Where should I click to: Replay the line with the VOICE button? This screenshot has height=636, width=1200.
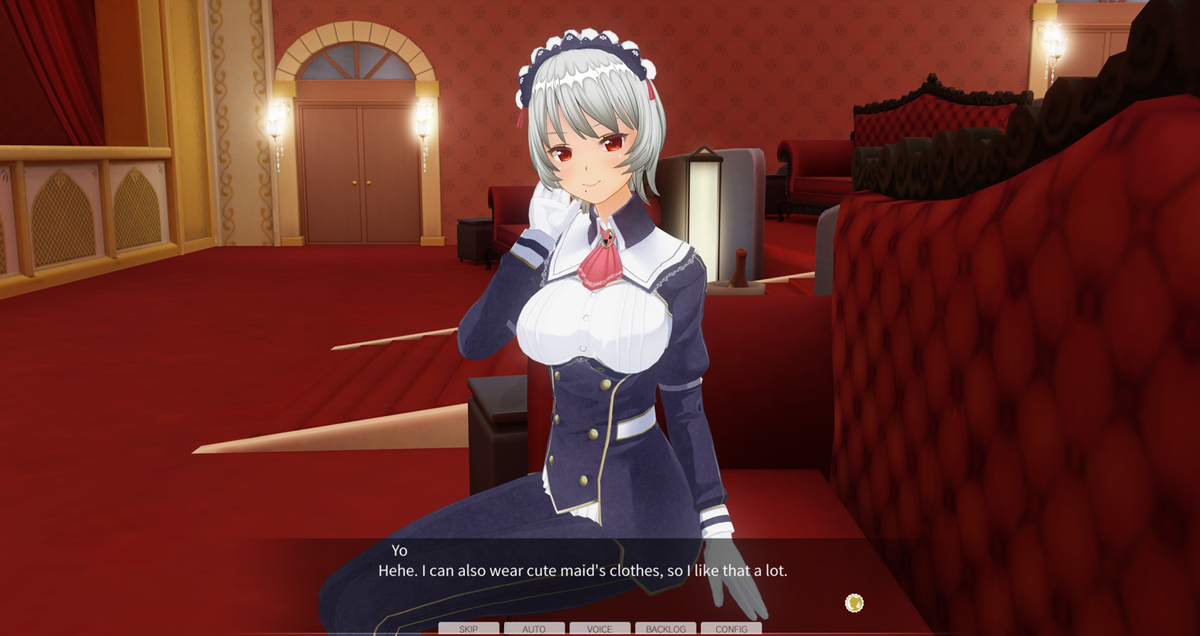[600, 629]
